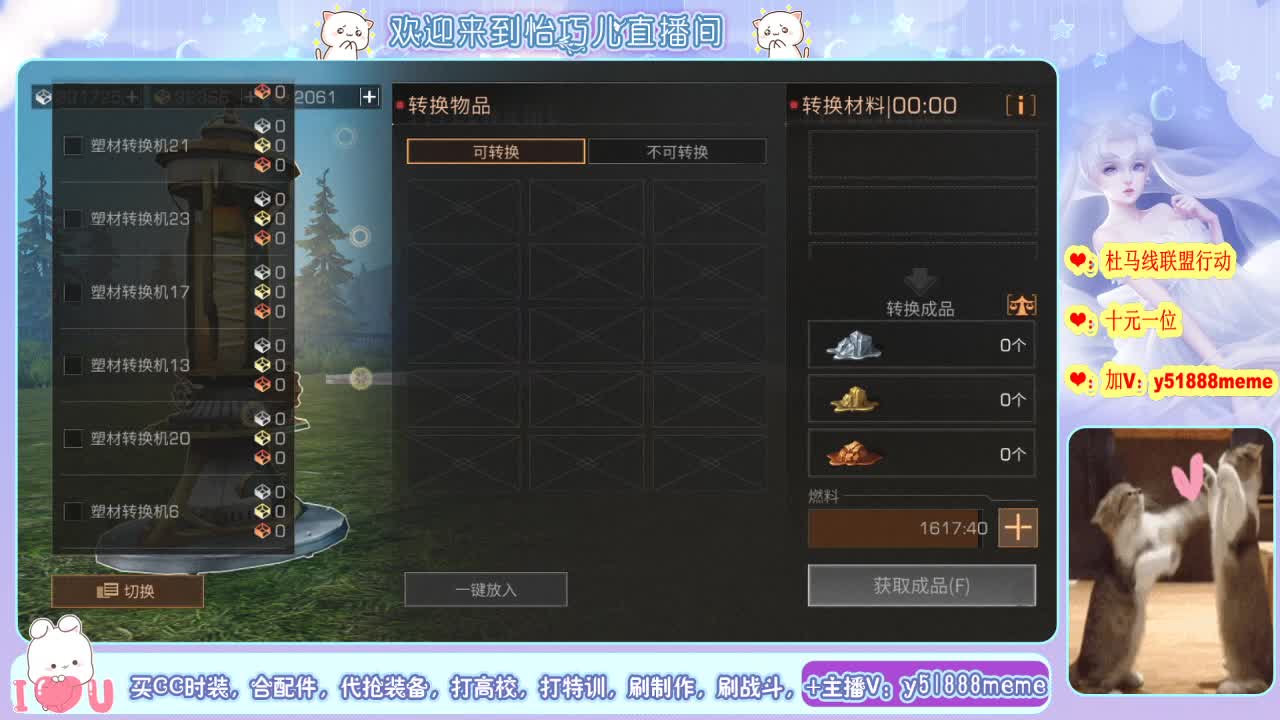Viewport: 1280px width, 720px height.
Task: Check the 塑材转换机17 checkbox
Action: click(73, 291)
